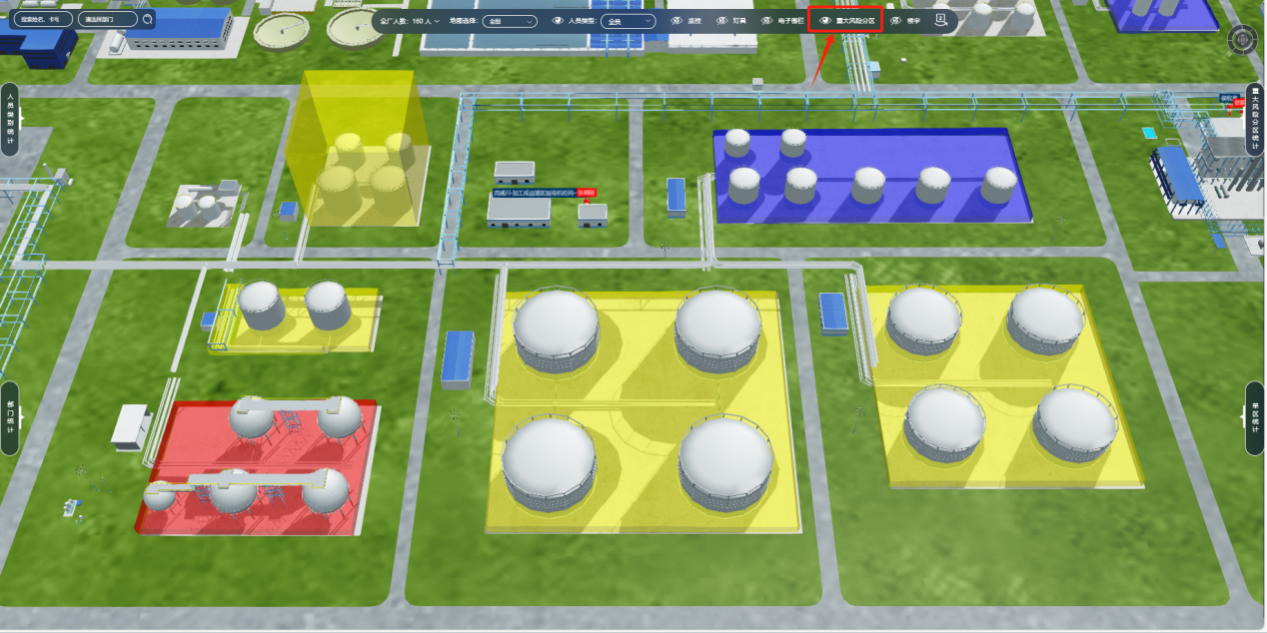Hide the 重大风险分区 major risk zones
The height and width of the screenshot is (633, 1267).
point(826,20)
